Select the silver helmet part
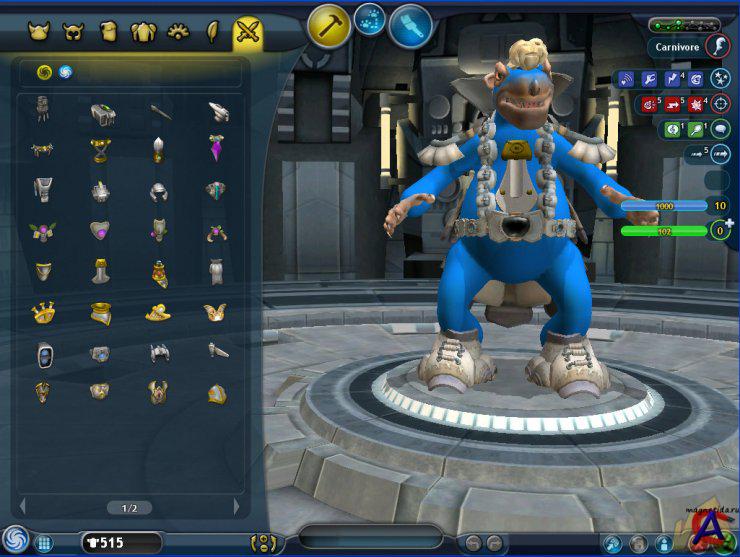This screenshot has height=557, width=740. point(159,190)
